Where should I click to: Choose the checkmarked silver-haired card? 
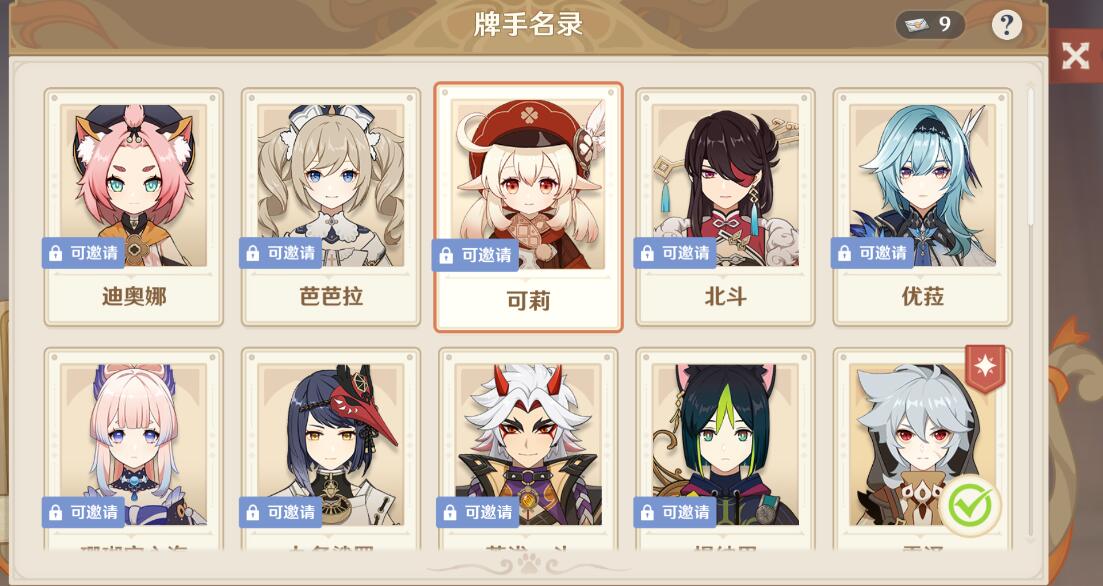point(922,450)
